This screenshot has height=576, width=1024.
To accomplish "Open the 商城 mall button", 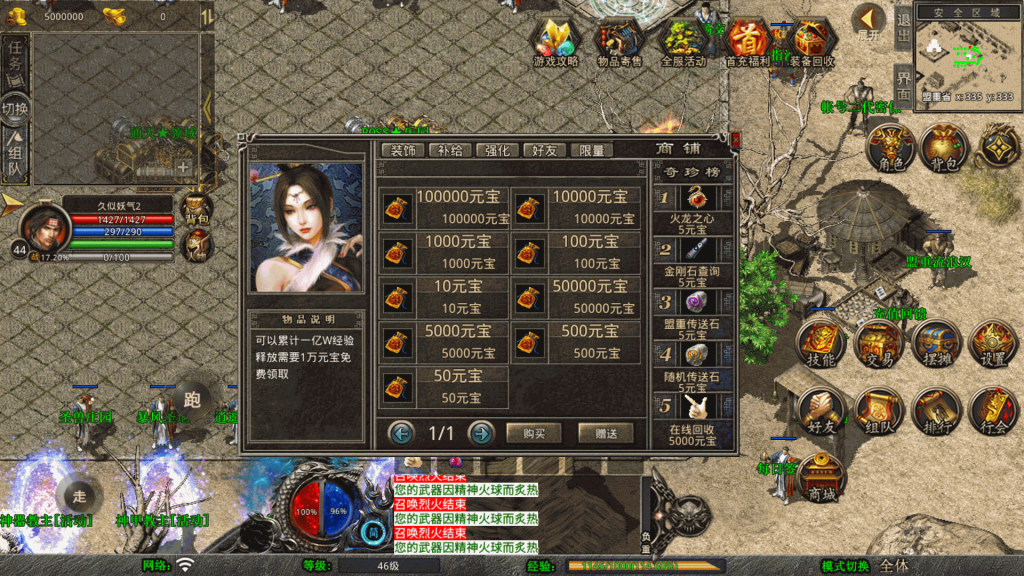I will pos(822,480).
